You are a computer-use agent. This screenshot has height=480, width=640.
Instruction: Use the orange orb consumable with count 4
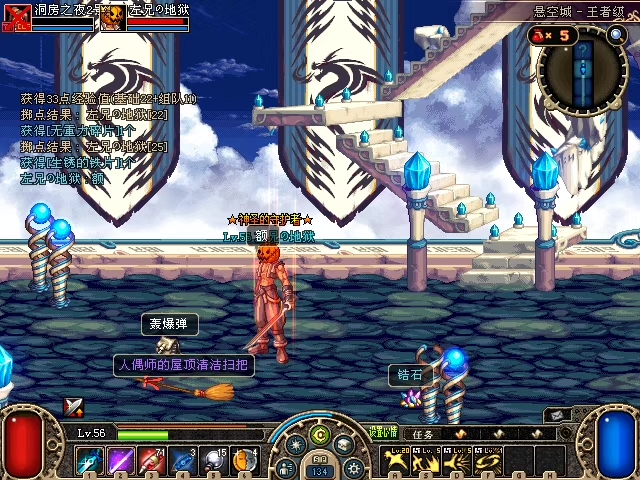(244, 461)
